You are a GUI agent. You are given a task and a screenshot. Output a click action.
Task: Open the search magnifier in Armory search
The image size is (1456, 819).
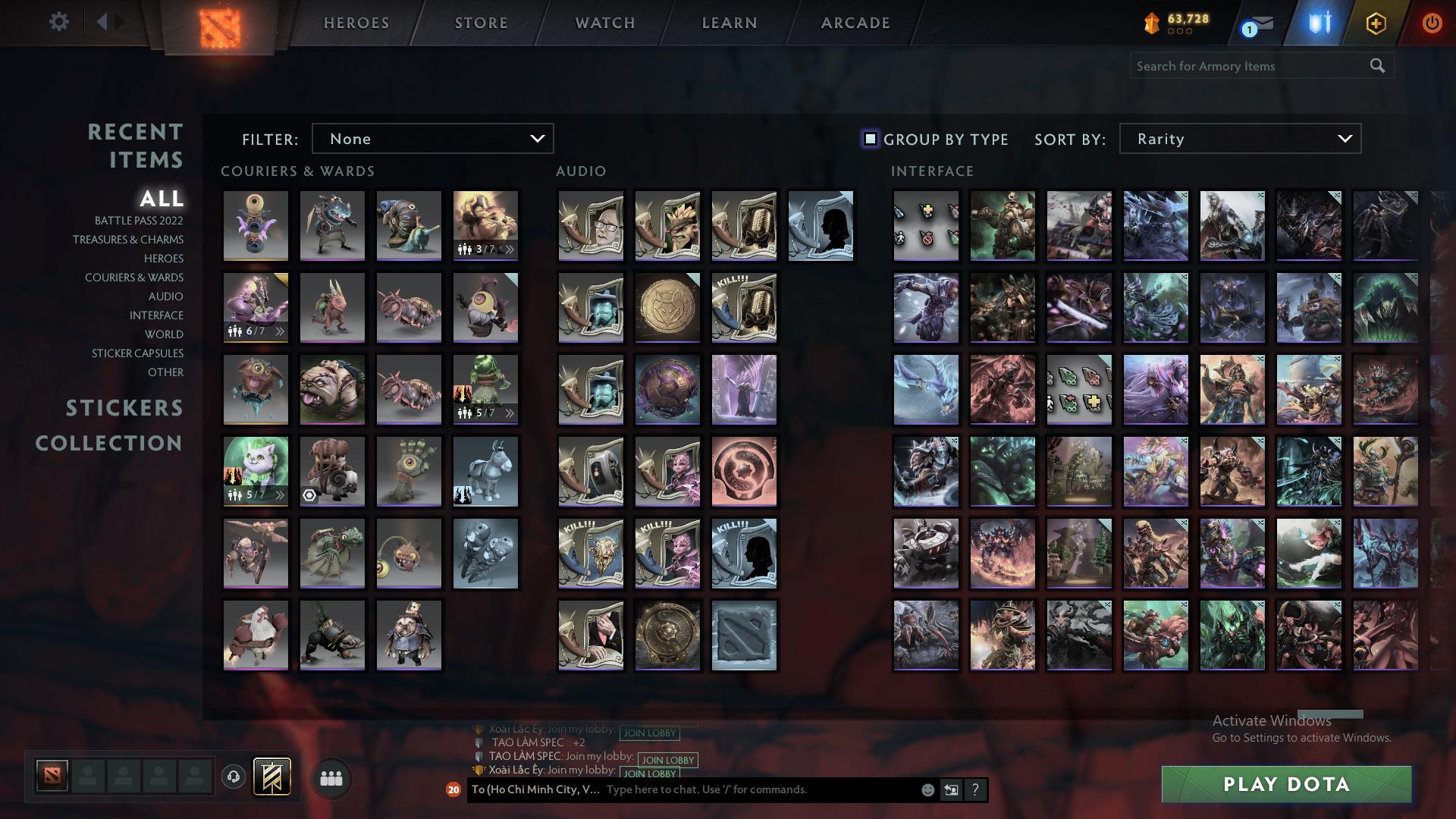tap(1378, 66)
